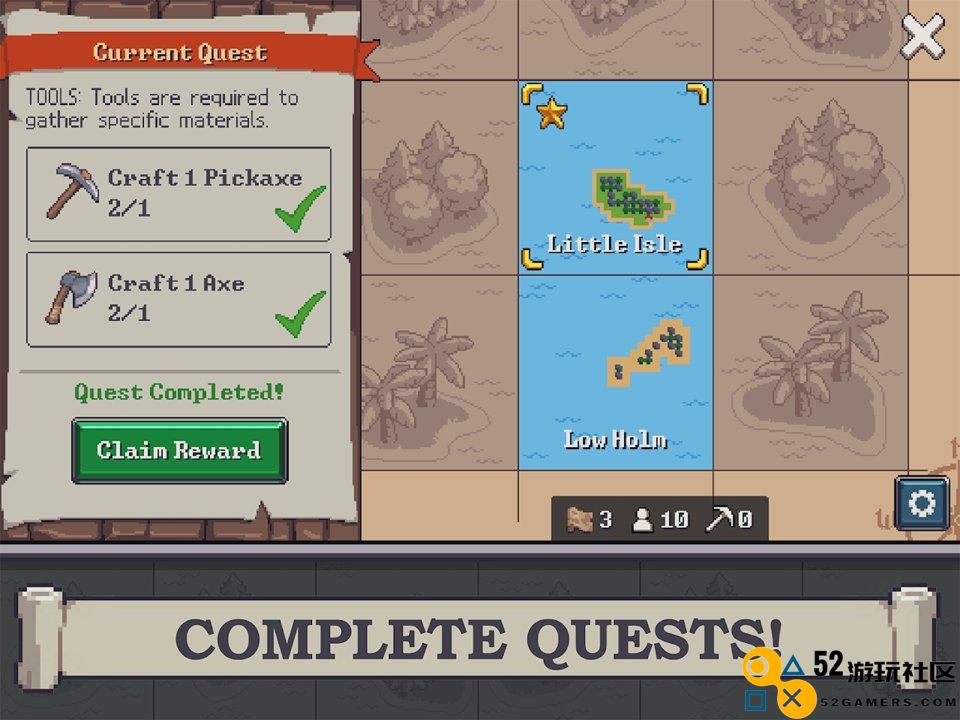Choose the Low Holm island tile
Image resolution: width=960 pixels, height=720 pixels.
615,372
